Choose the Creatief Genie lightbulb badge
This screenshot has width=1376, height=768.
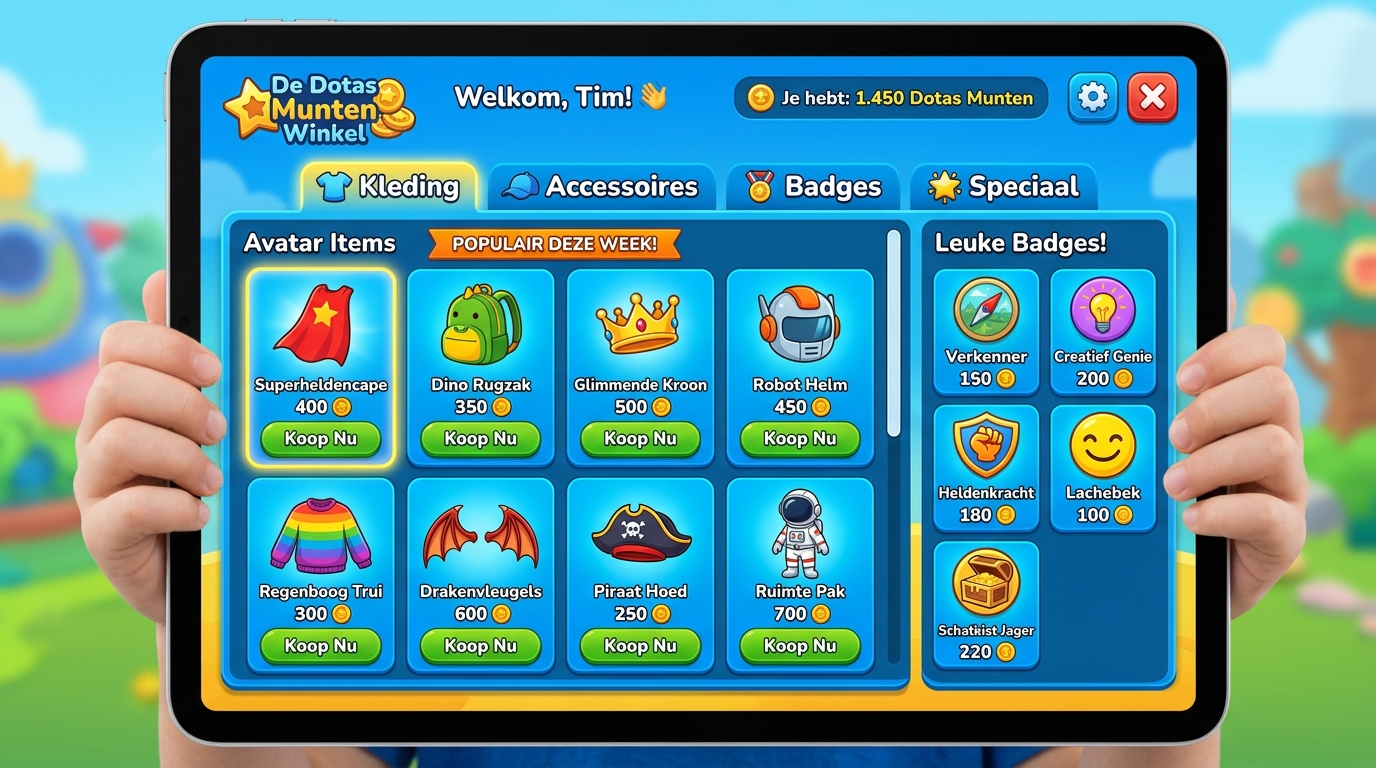[x=1103, y=332]
